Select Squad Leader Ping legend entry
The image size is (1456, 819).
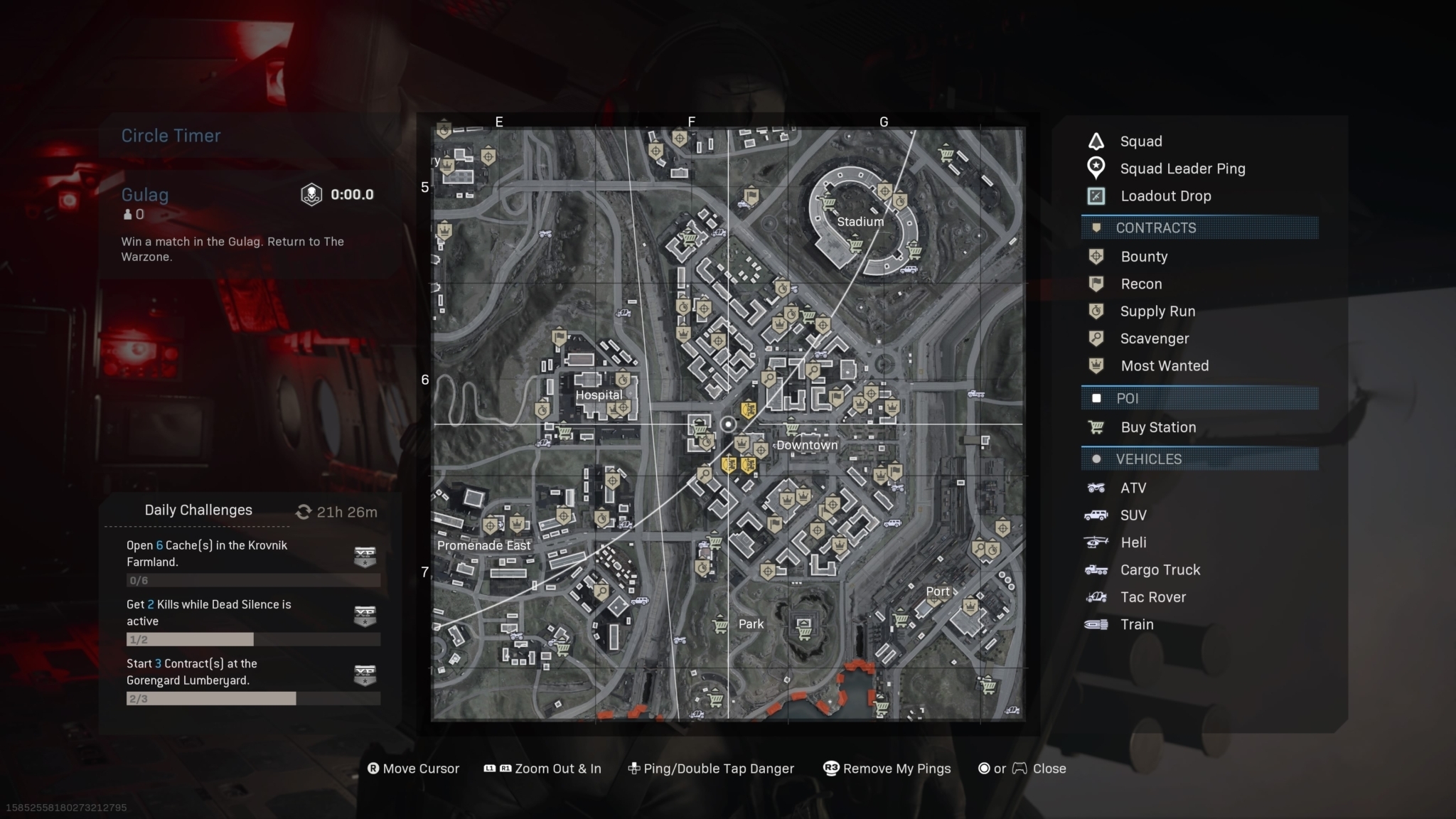(1182, 168)
